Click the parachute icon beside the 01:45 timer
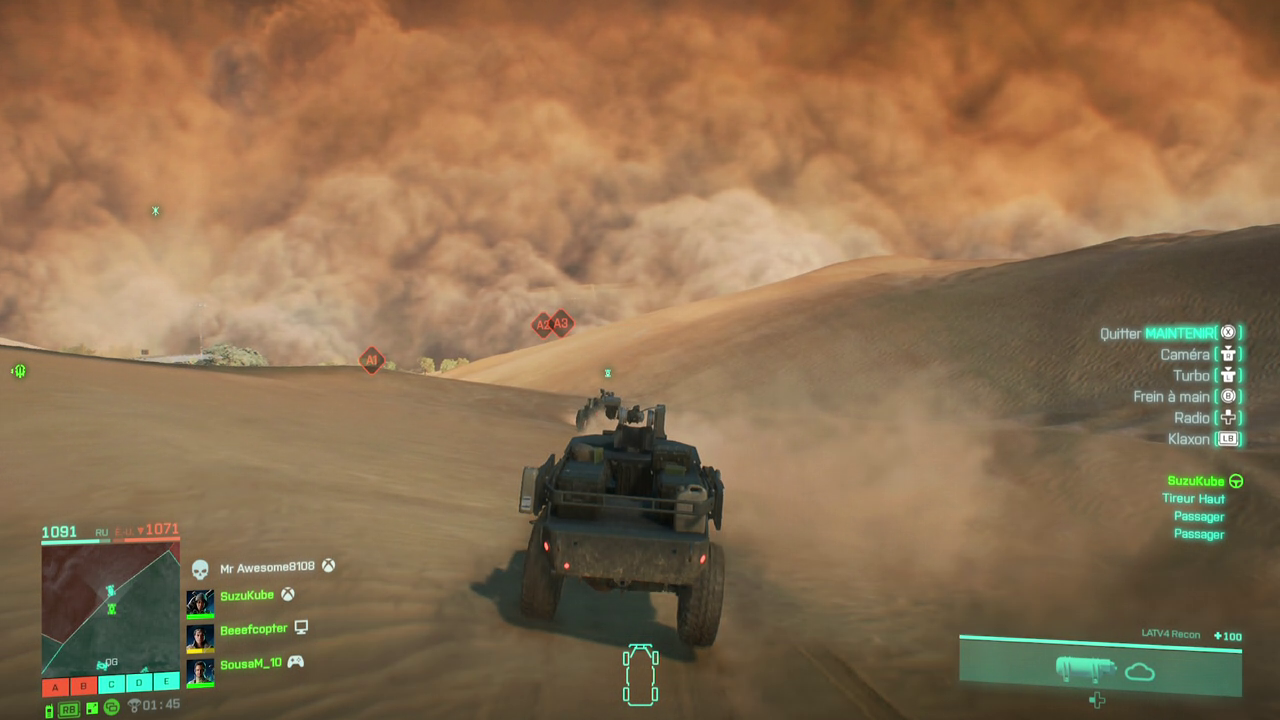The height and width of the screenshot is (720, 1280). (134, 704)
